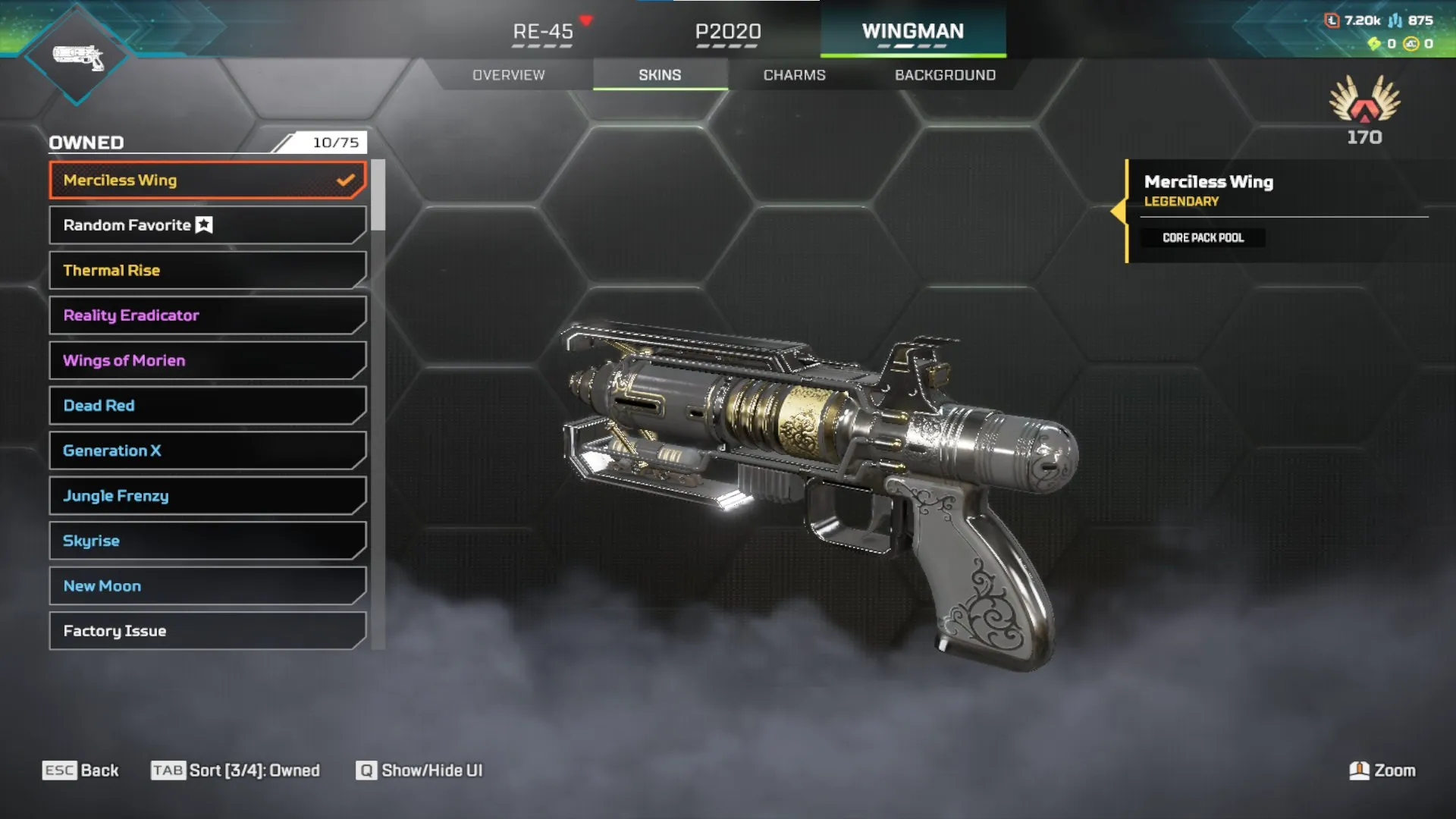Pick the Reality Eradicator skin
This screenshot has height=819, width=1456.
[x=207, y=315]
